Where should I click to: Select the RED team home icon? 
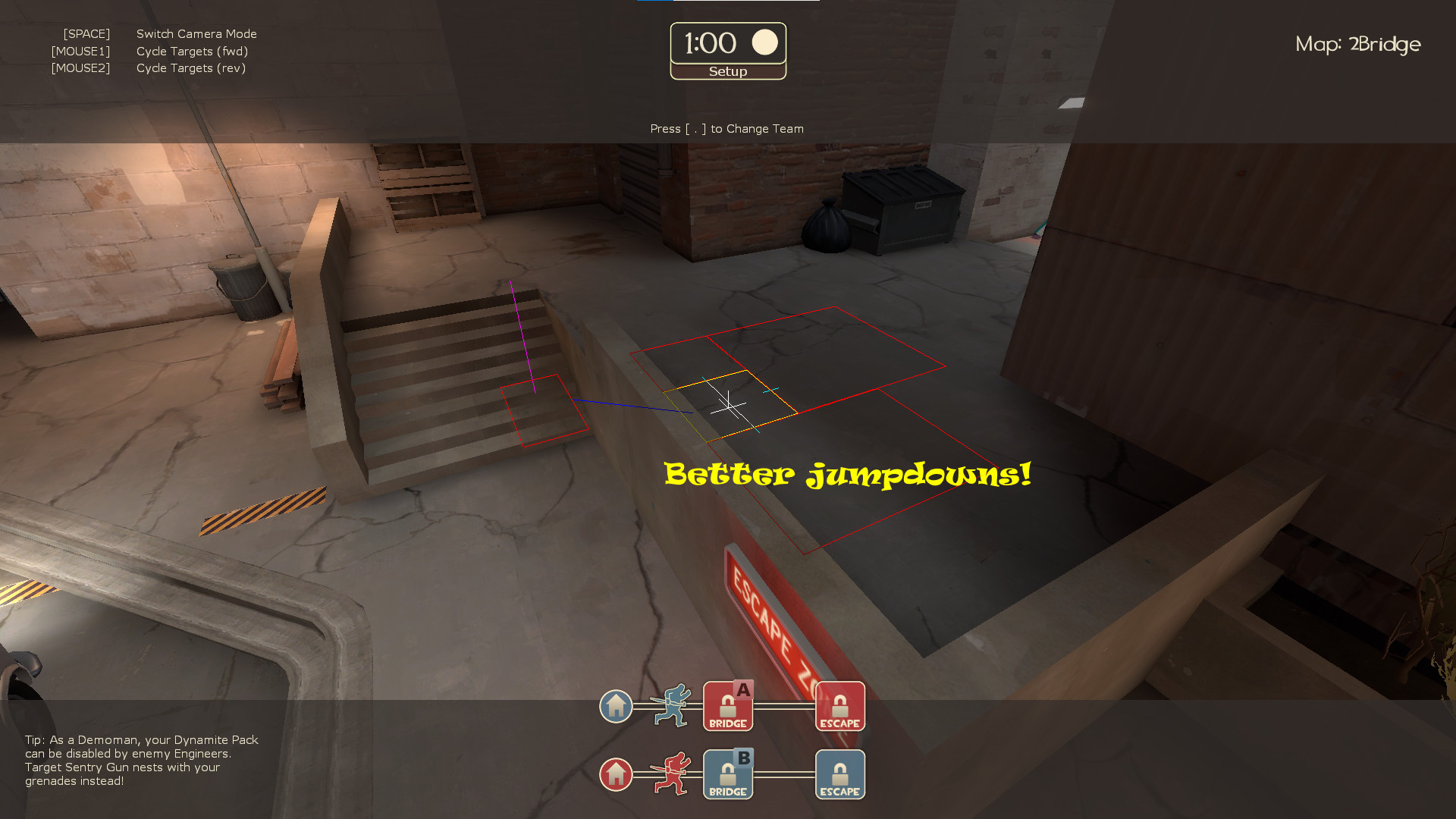tap(616, 774)
